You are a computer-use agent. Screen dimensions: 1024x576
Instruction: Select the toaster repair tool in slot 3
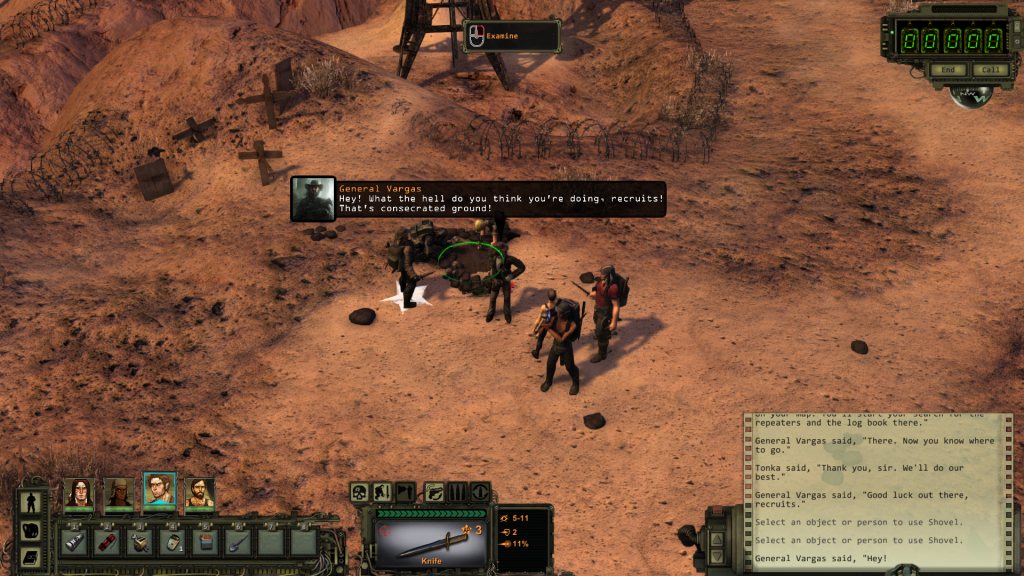140,542
